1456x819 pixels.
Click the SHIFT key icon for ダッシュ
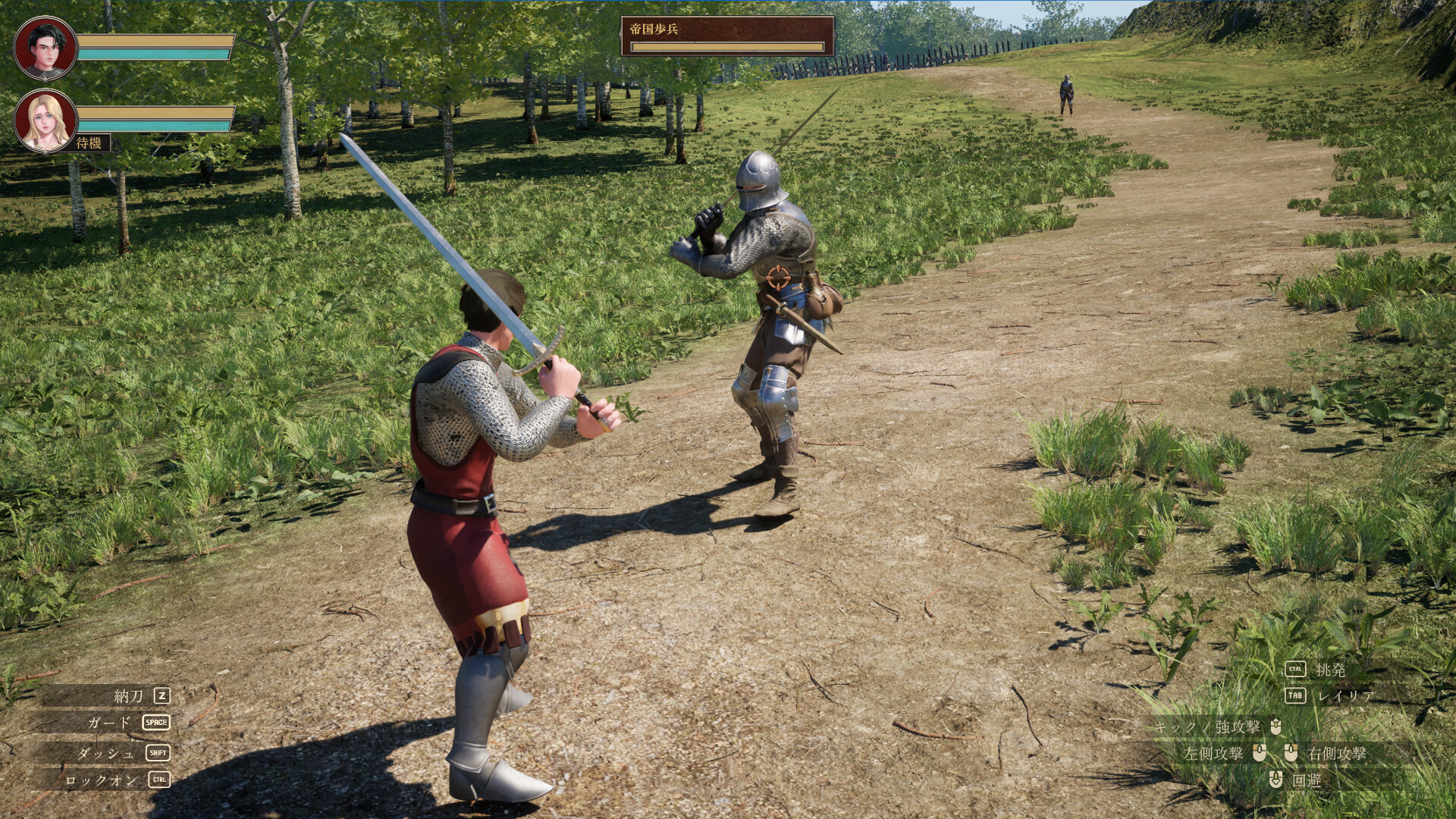157,752
